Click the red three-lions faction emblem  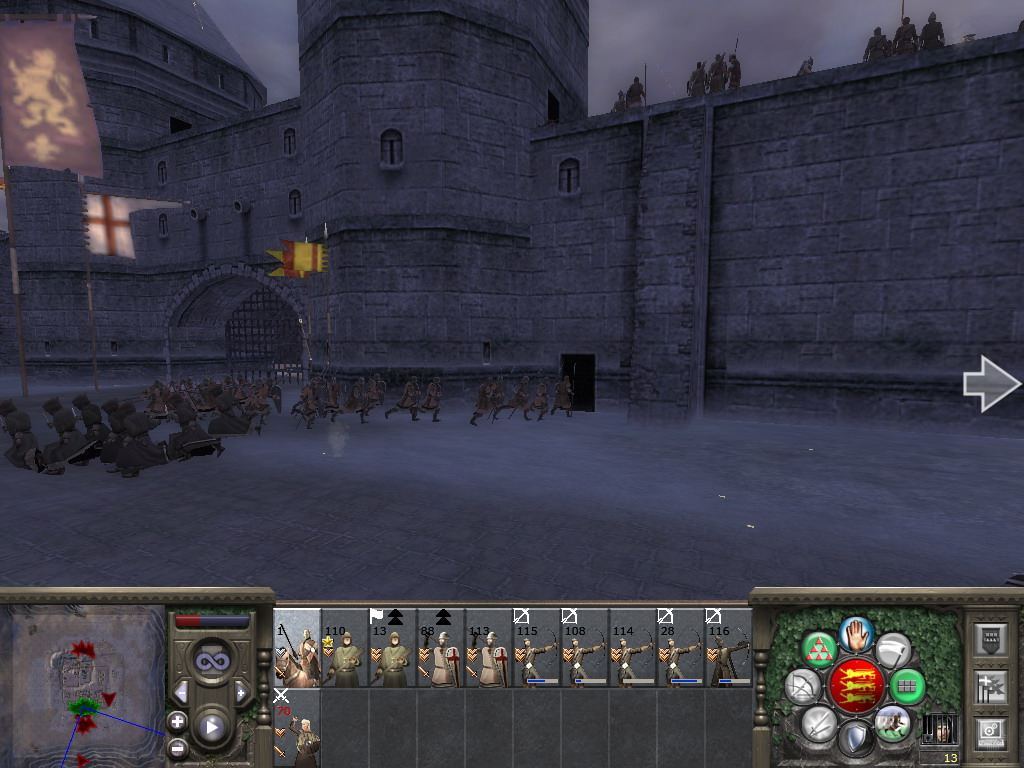tap(856, 686)
